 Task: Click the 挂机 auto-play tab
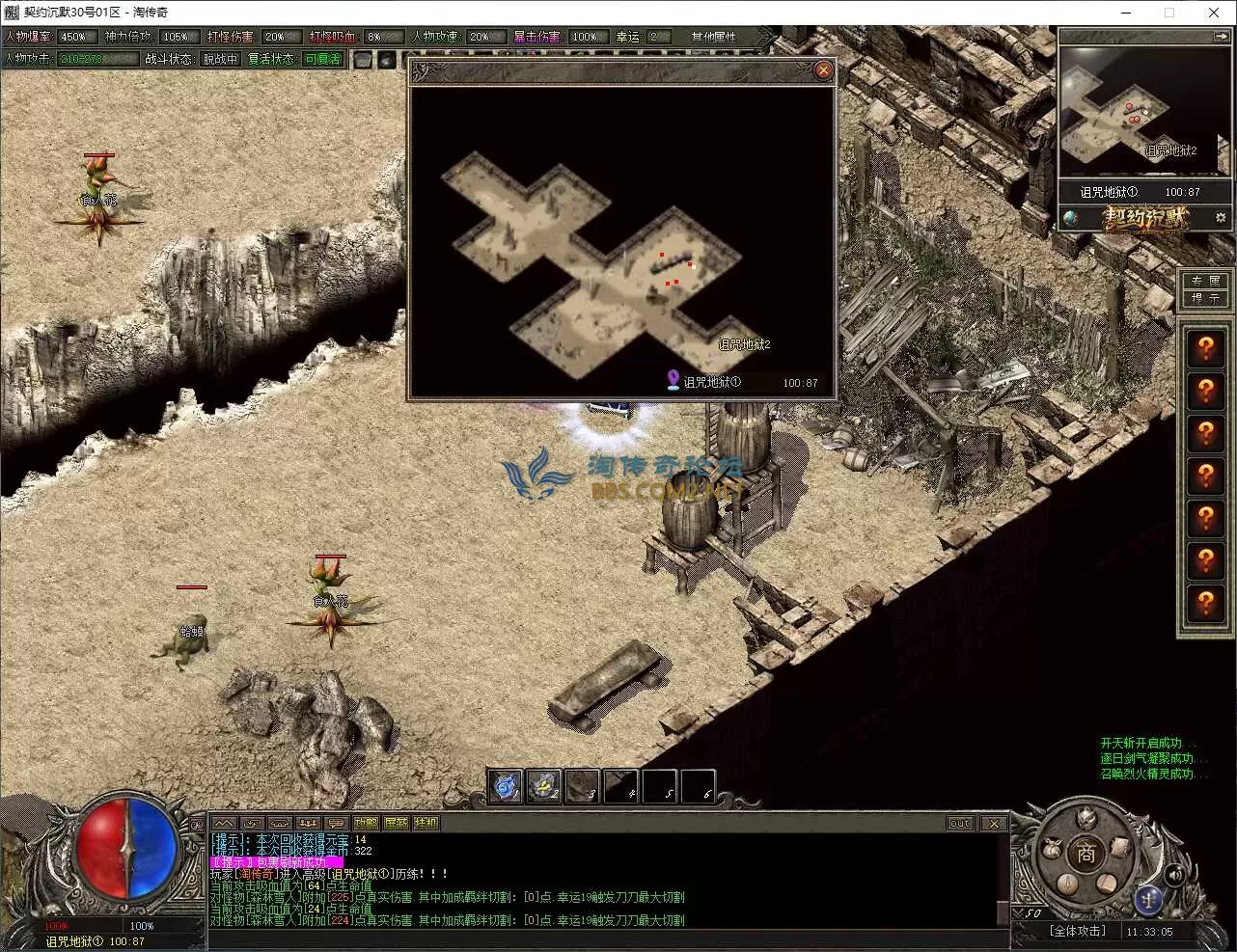coord(426,823)
